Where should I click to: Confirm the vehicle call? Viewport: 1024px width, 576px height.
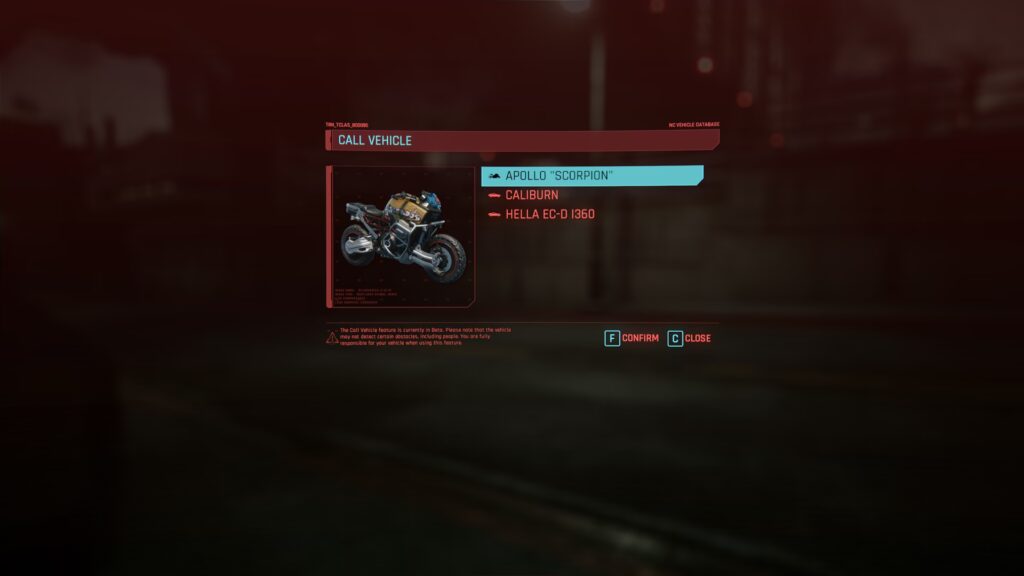point(632,338)
